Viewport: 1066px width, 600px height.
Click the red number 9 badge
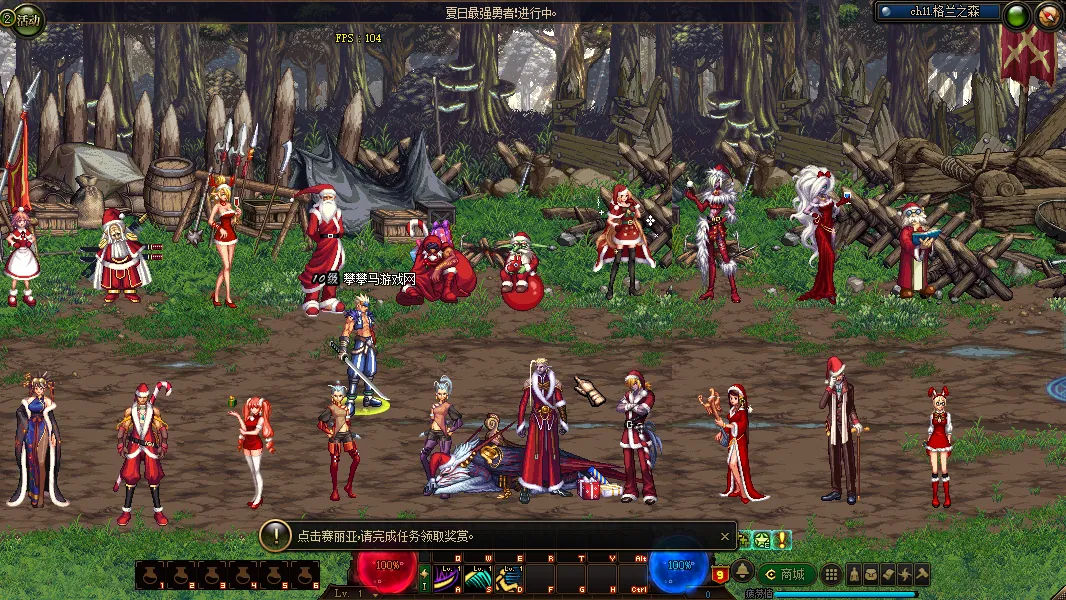tap(720, 574)
